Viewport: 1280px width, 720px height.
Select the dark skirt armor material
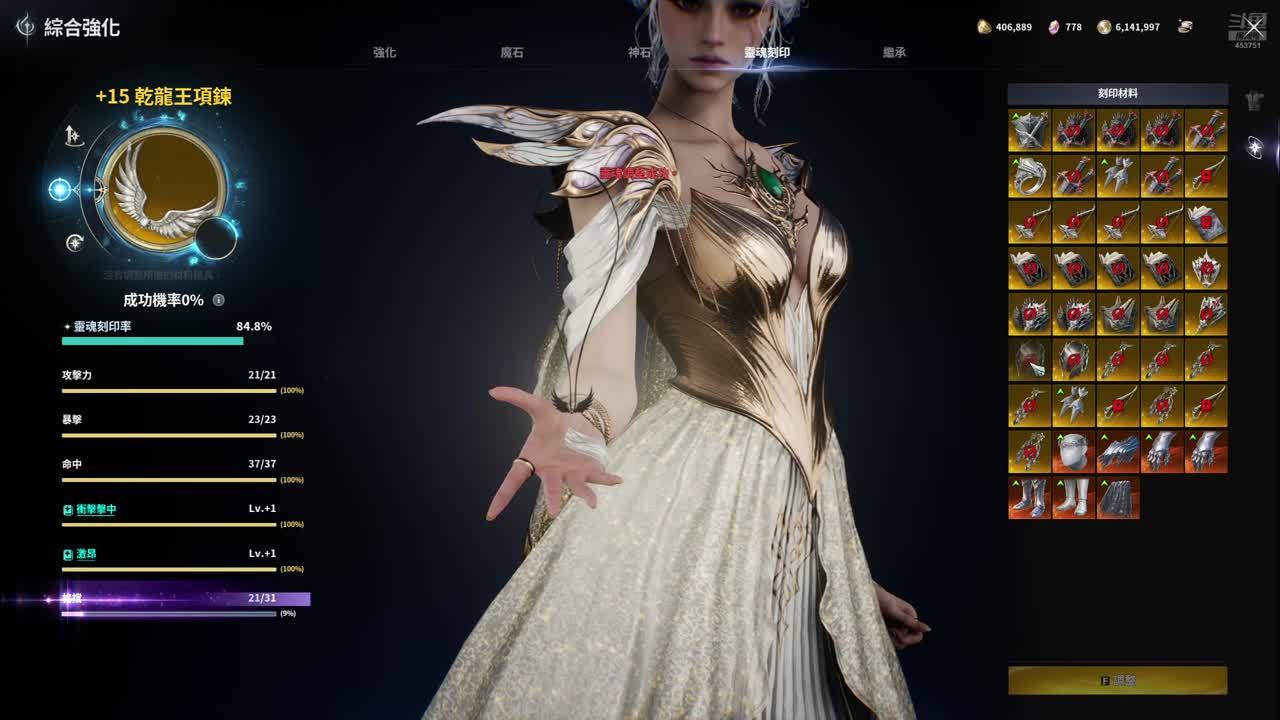pos(1117,497)
